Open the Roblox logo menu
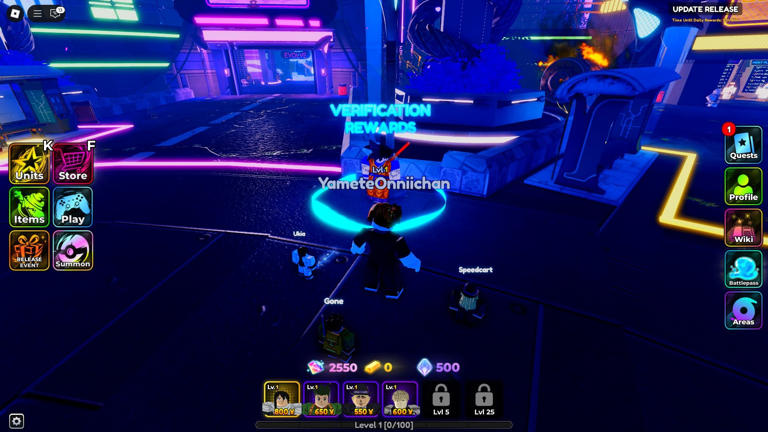 pyautogui.click(x=15, y=13)
